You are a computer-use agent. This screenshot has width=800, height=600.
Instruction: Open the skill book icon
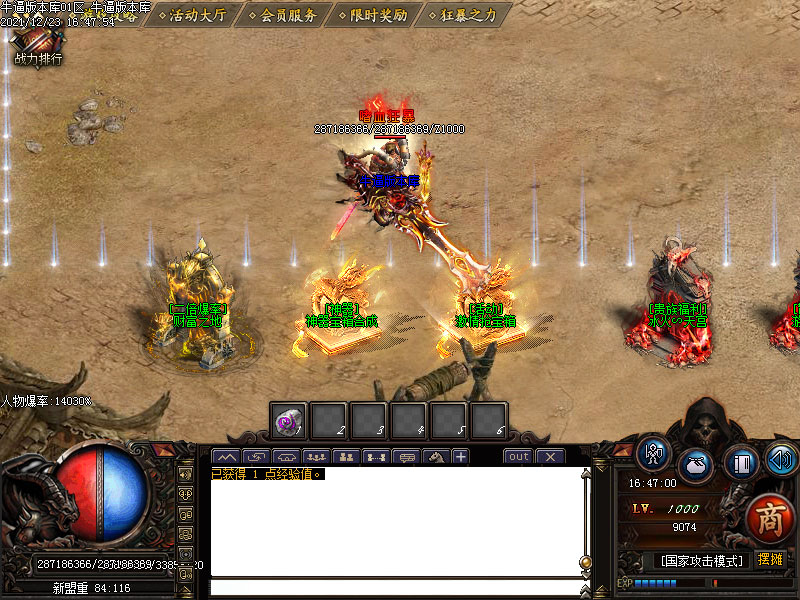740,462
